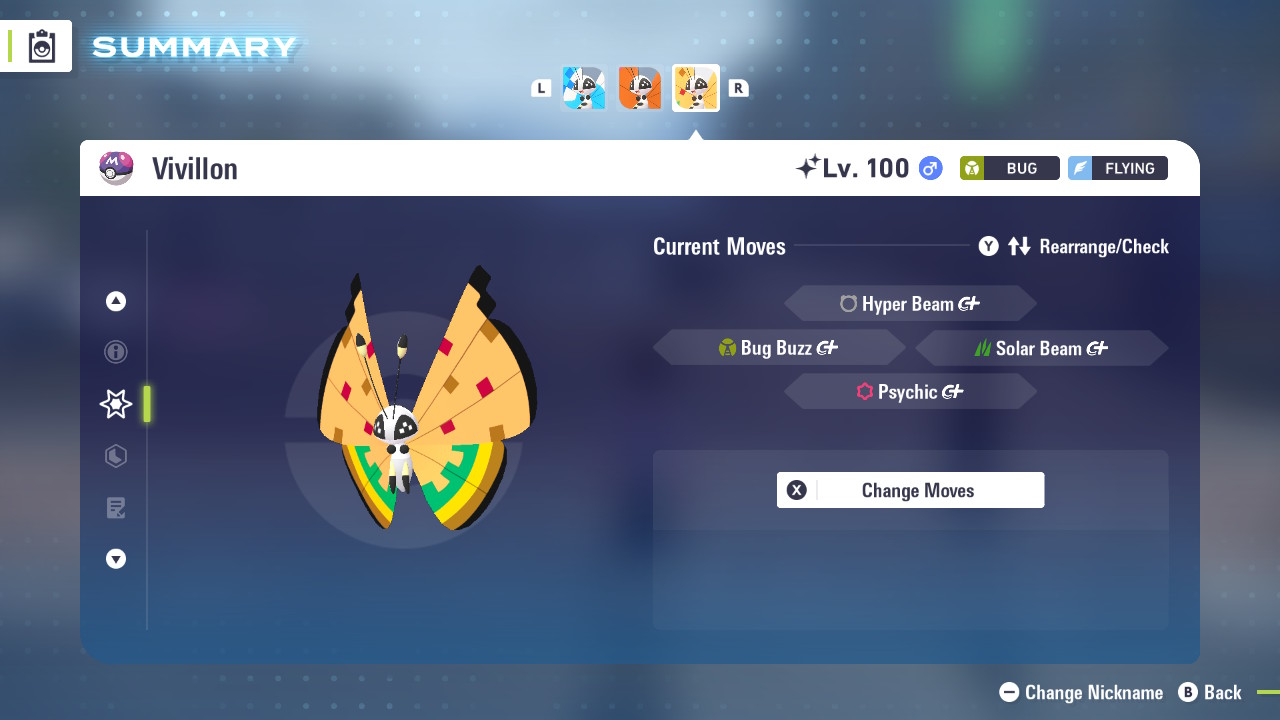Open the FLYING type badge tab
Screen dimensions: 1280x720
click(1117, 168)
